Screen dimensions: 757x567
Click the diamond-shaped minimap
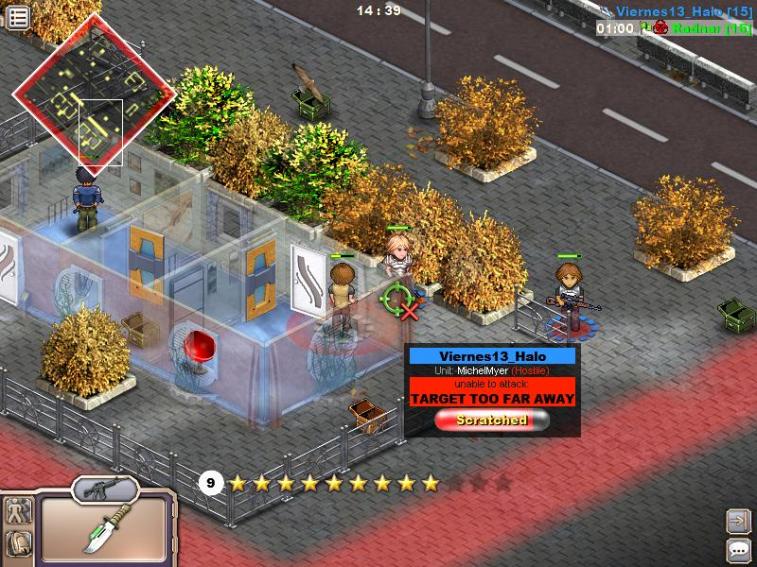93,92
